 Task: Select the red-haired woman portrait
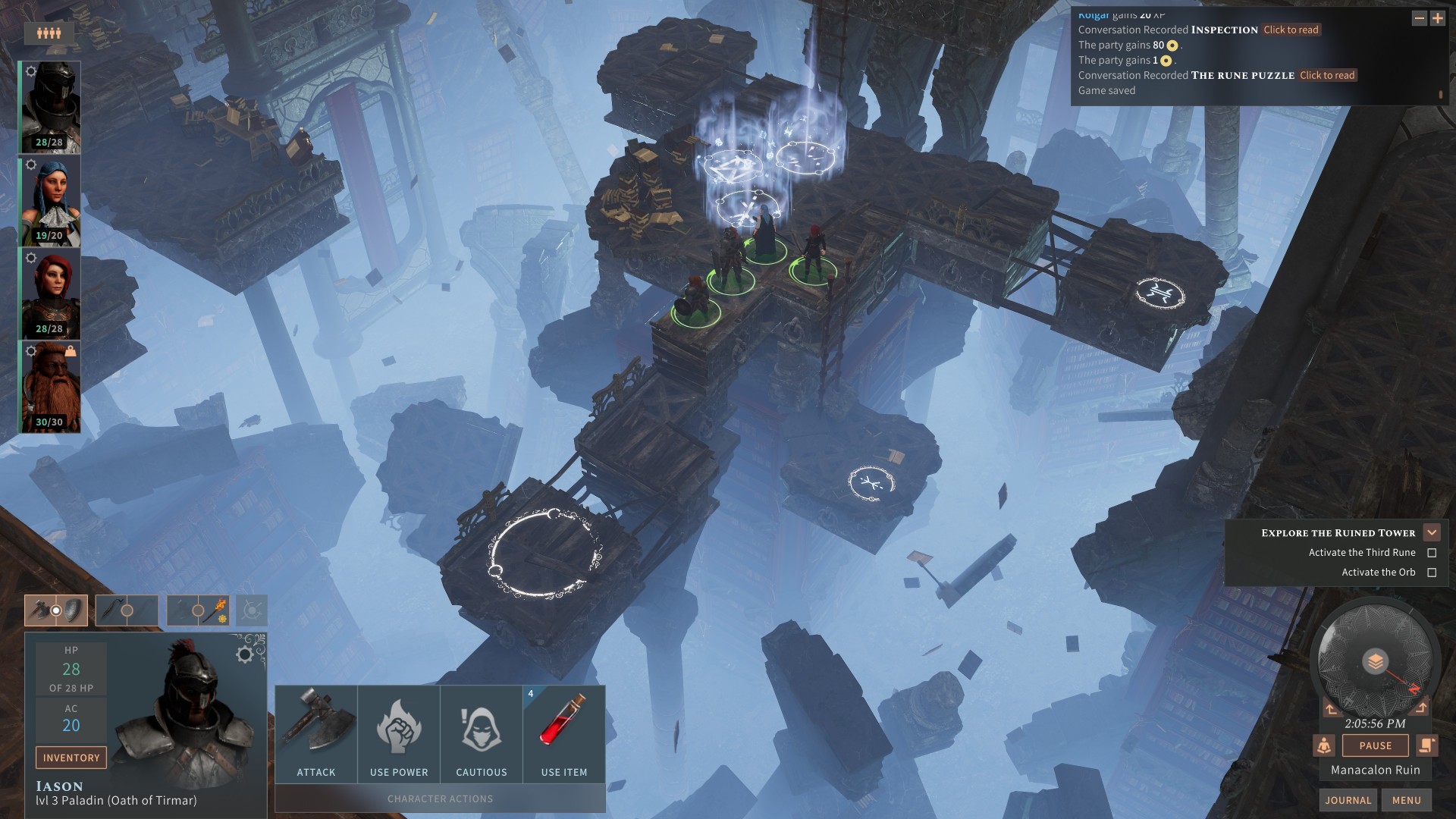51,293
